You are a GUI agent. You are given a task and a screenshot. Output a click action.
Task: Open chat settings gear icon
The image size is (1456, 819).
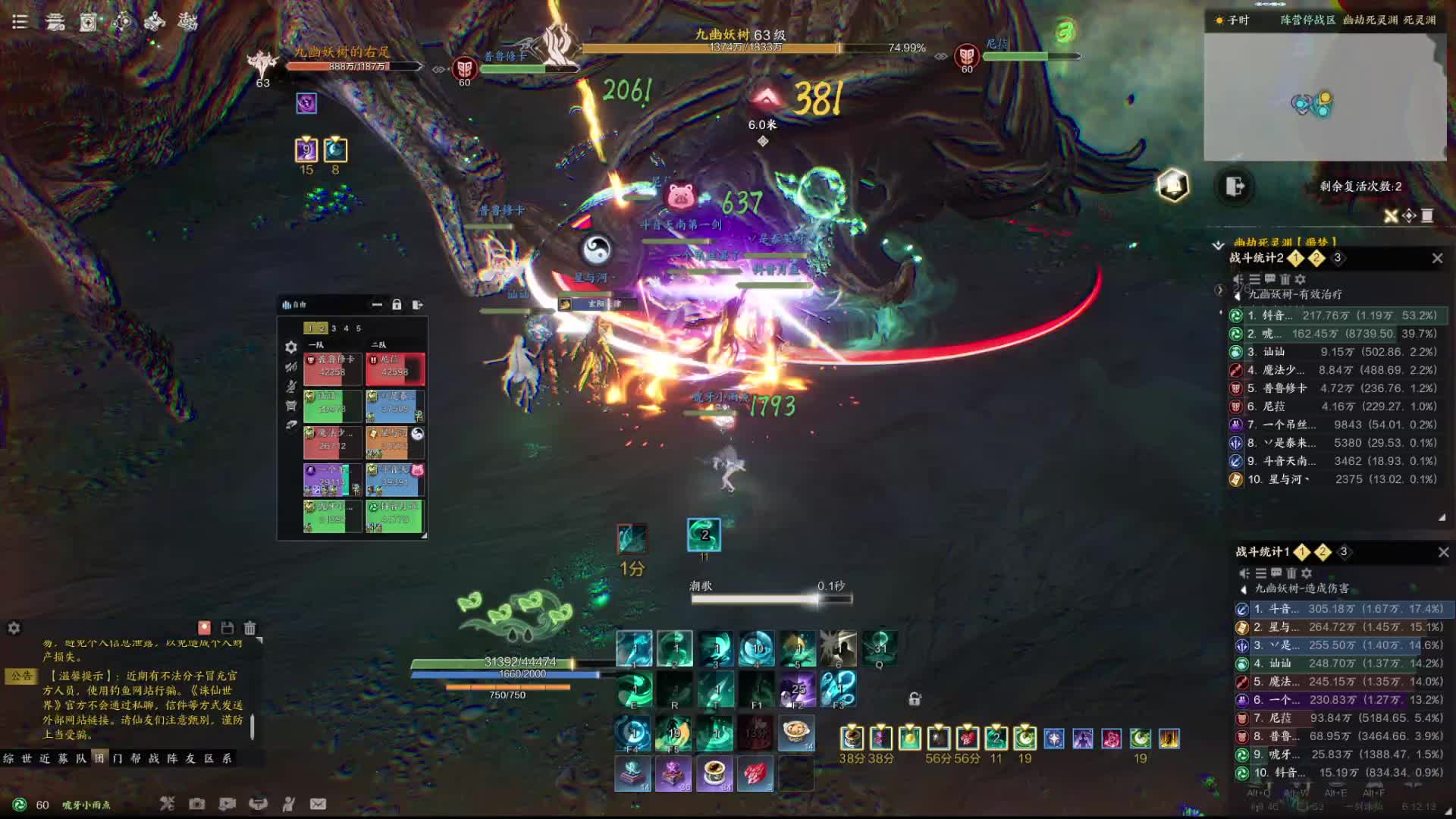(x=14, y=628)
